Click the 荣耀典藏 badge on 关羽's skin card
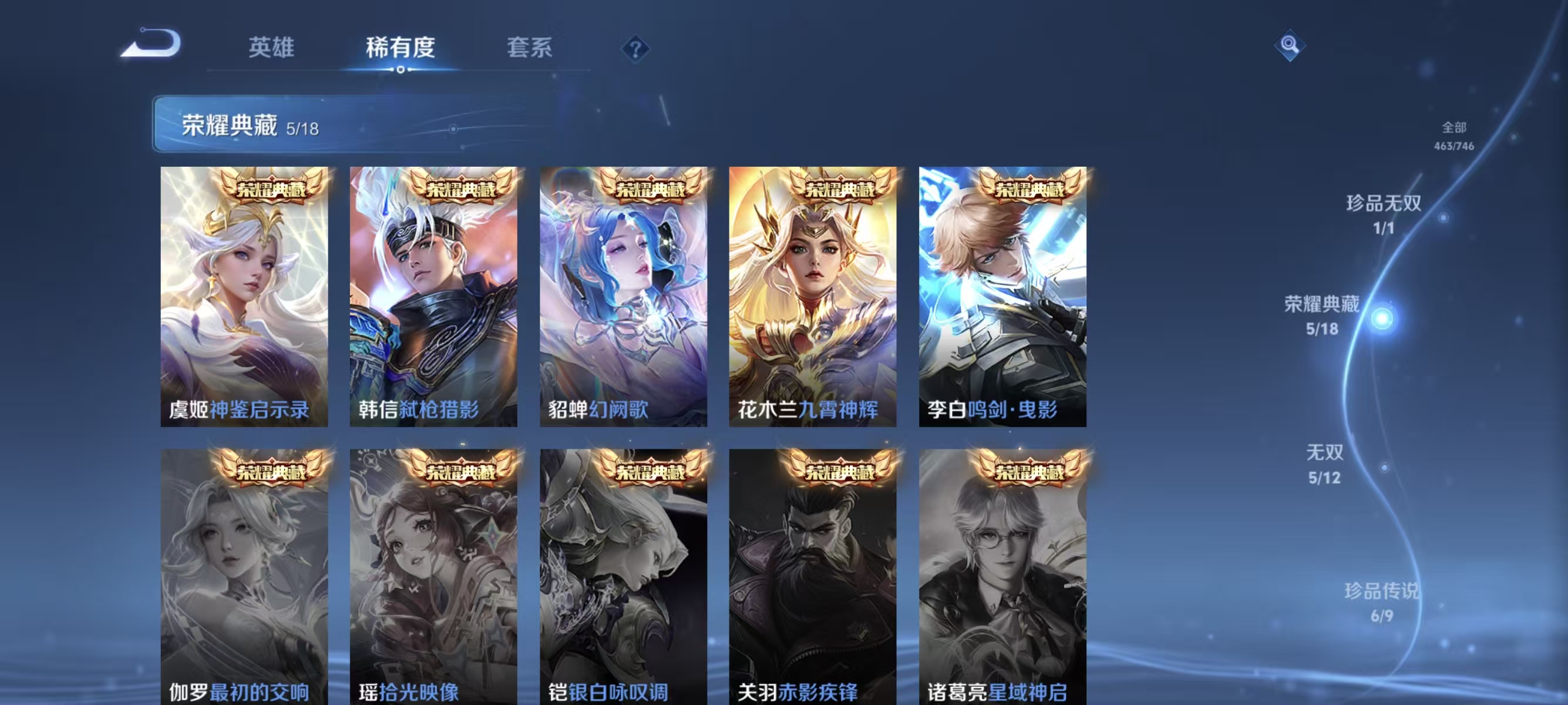Viewport: 1568px width, 705px height. point(840,469)
